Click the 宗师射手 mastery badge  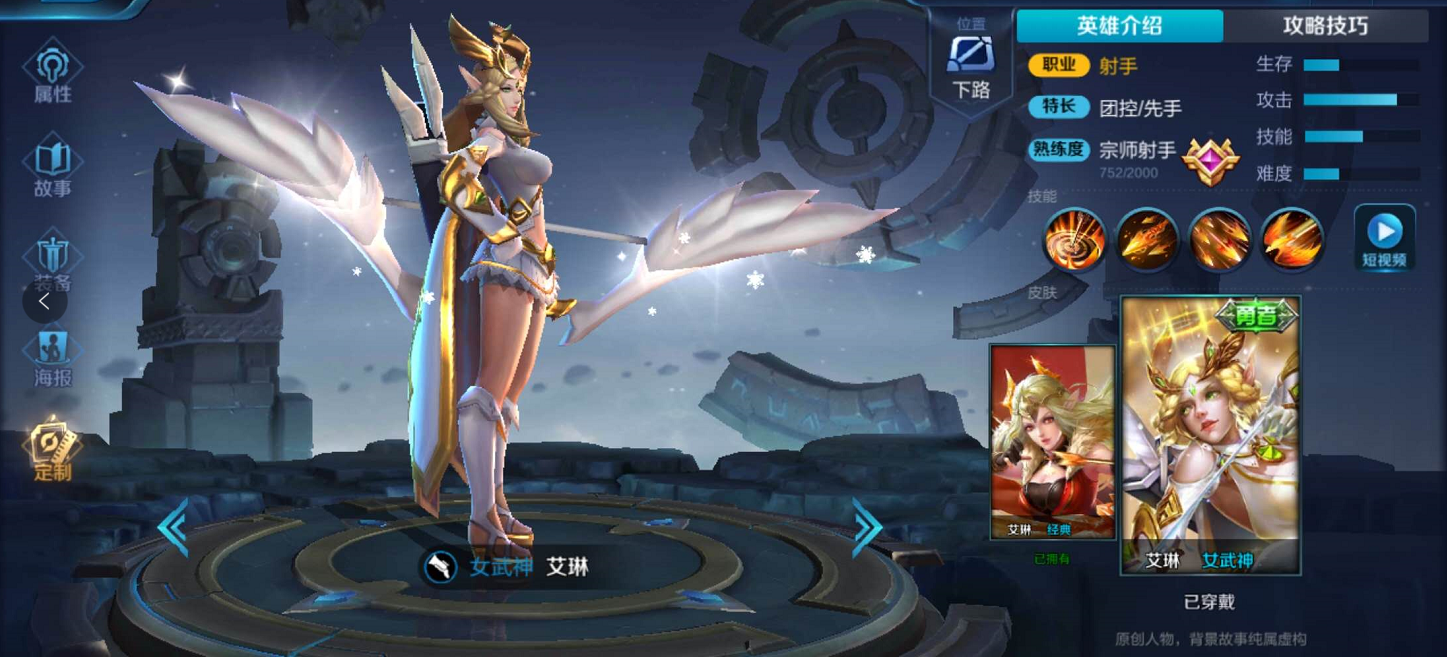pyautogui.click(x=1210, y=160)
